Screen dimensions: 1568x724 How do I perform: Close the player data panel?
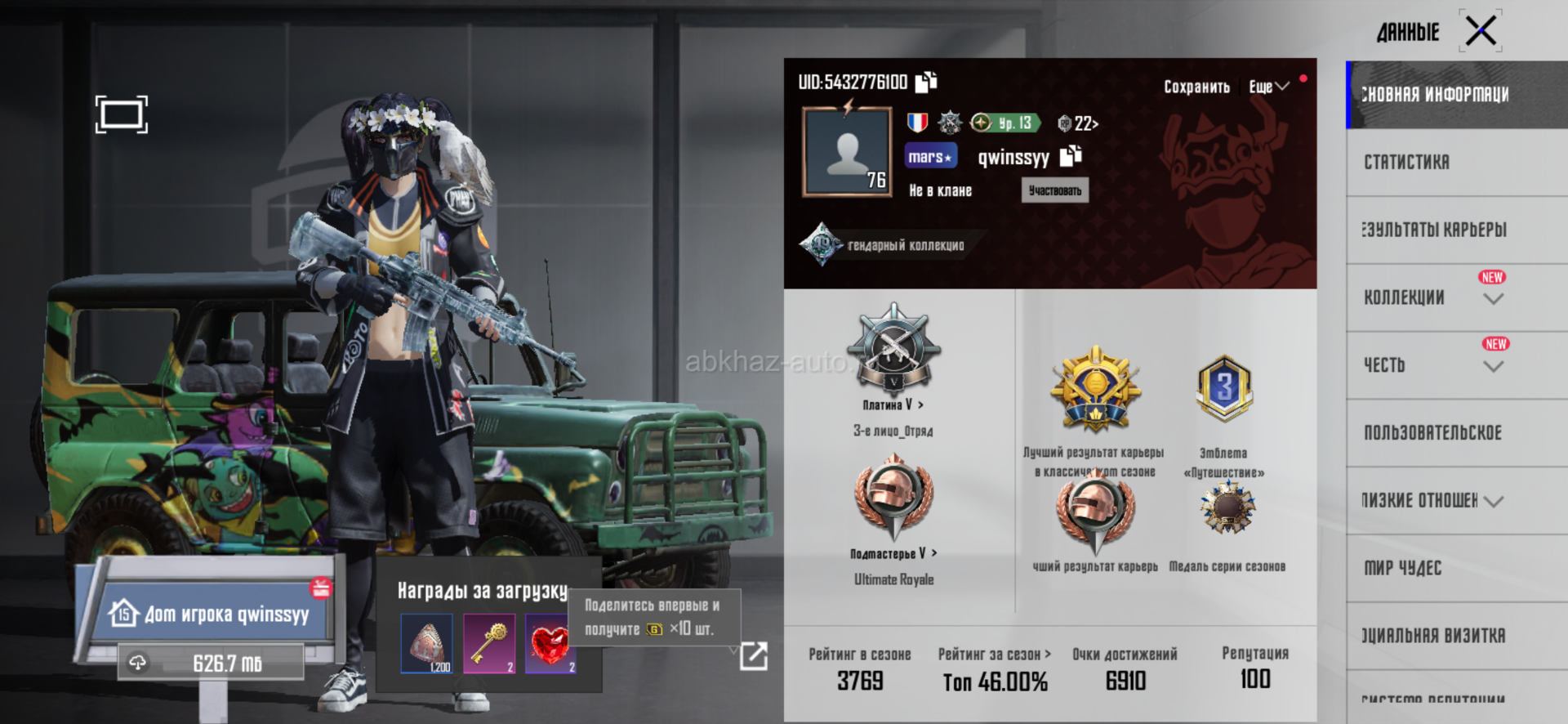1481,32
